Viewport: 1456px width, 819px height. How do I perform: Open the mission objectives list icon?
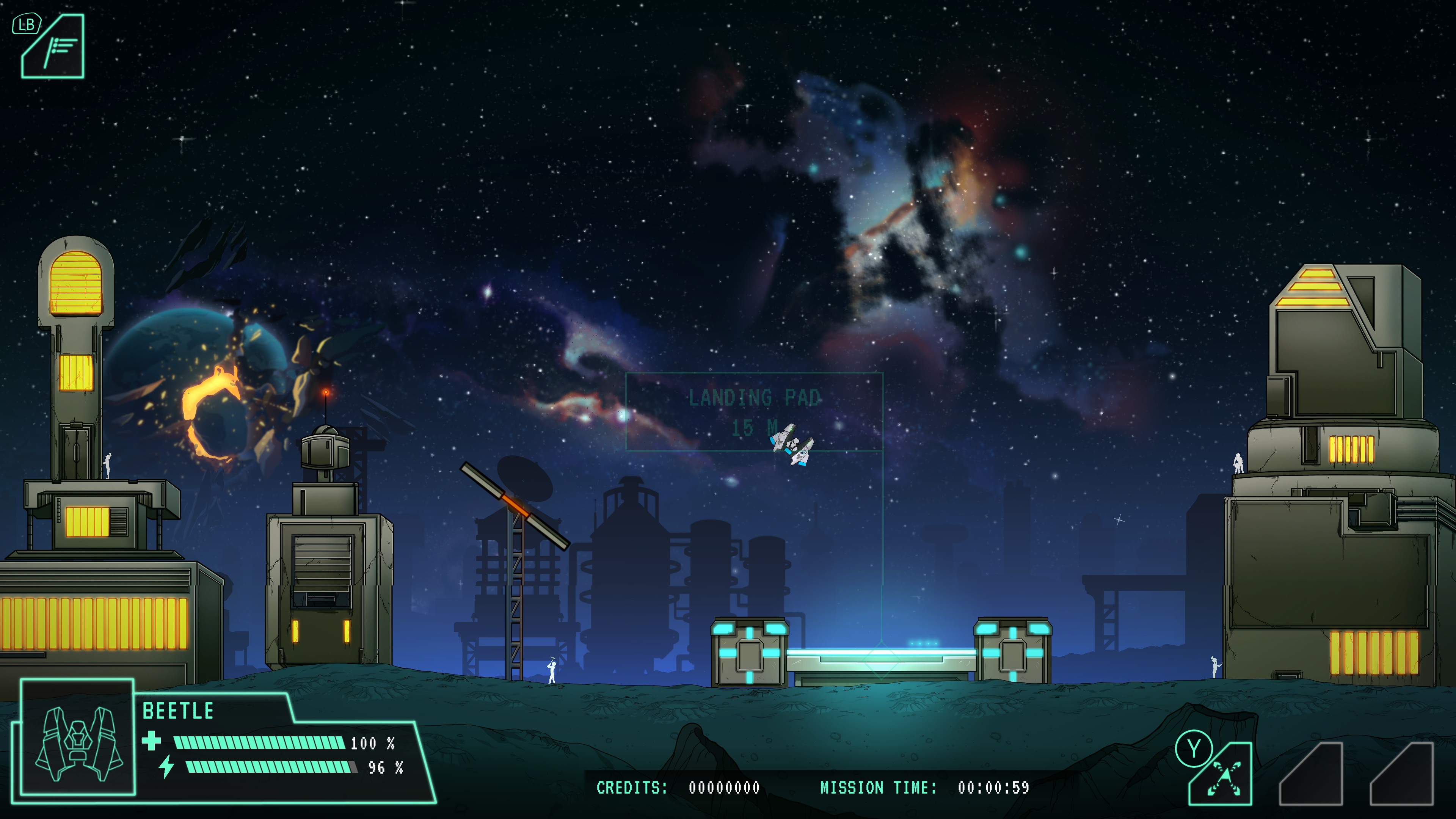[54, 47]
